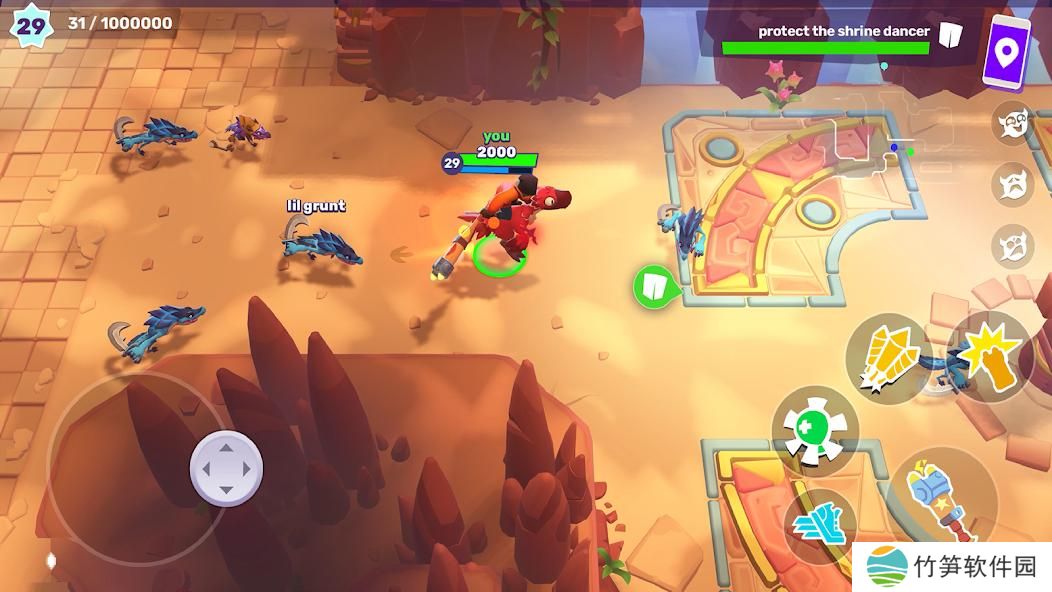Use the yellow fist punch ability
Image resolution: width=1052 pixels, height=592 pixels.
[x=990, y=356]
